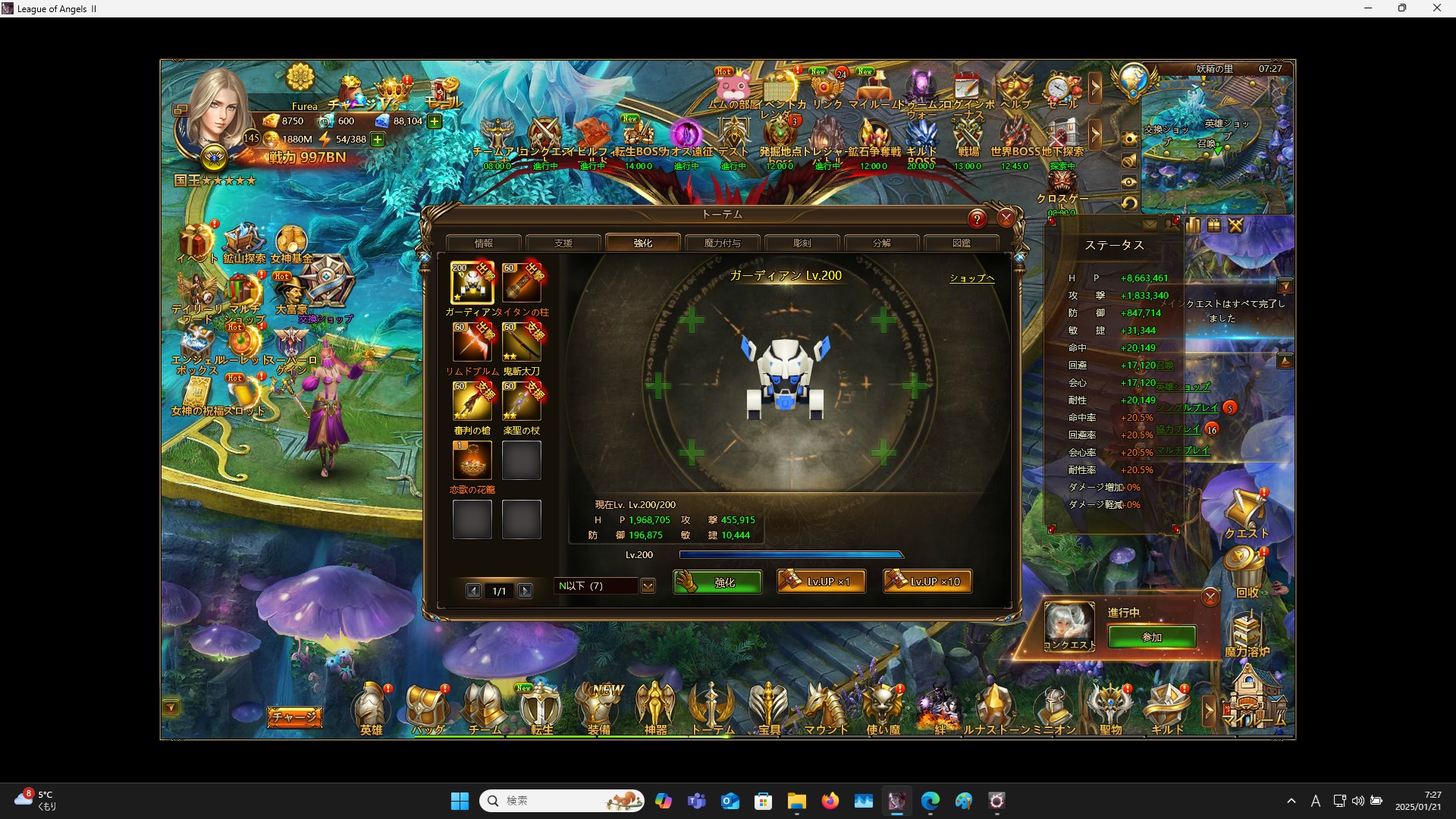Open the N以下 filter dropdown
Viewport: 1456px width, 819px height.
pos(648,586)
